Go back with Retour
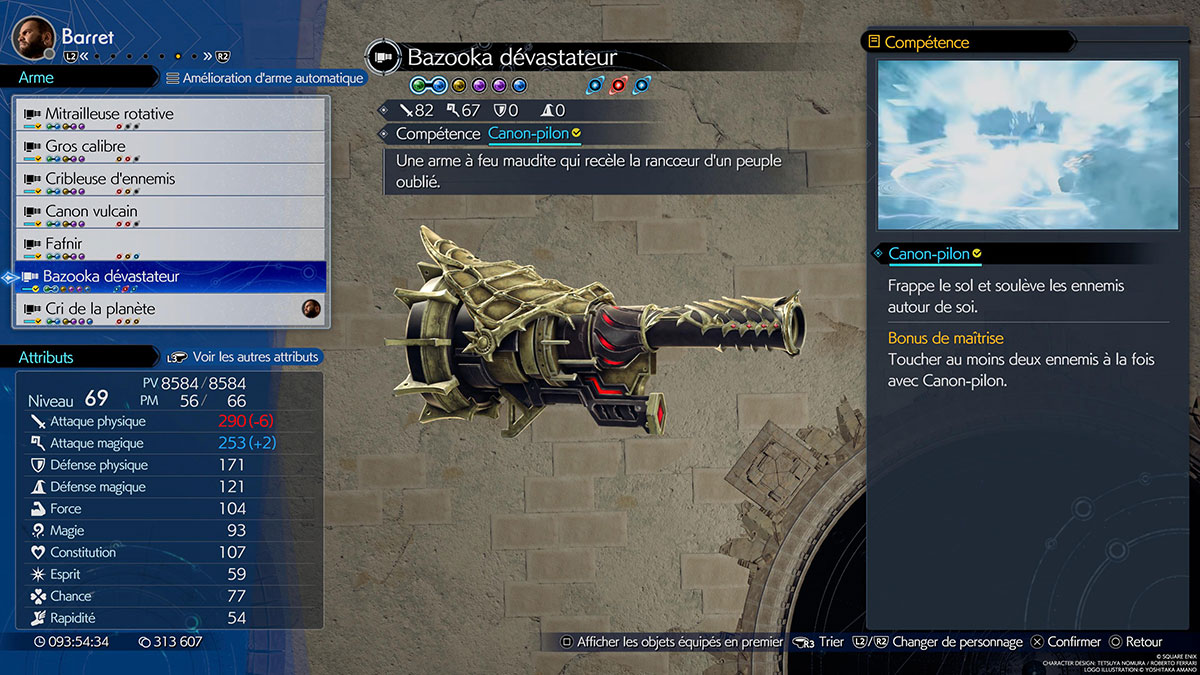1200x675 pixels. [1135, 642]
